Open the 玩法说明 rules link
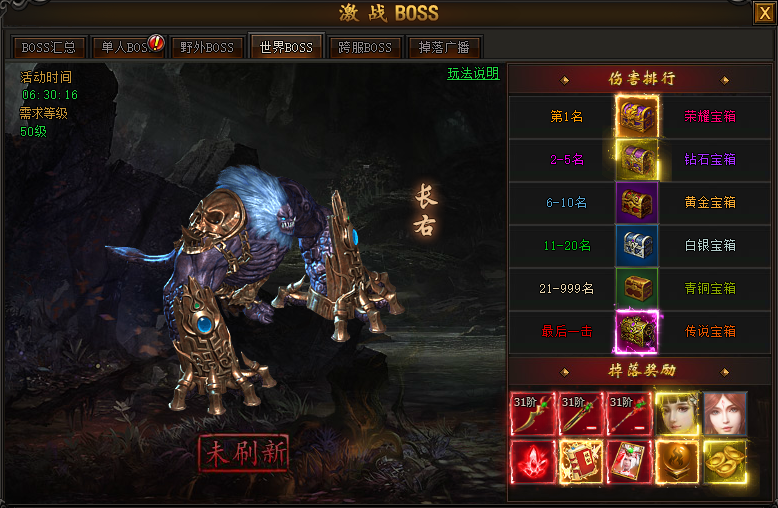The height and width of the screenshot is (508, 778). point(473,74)
